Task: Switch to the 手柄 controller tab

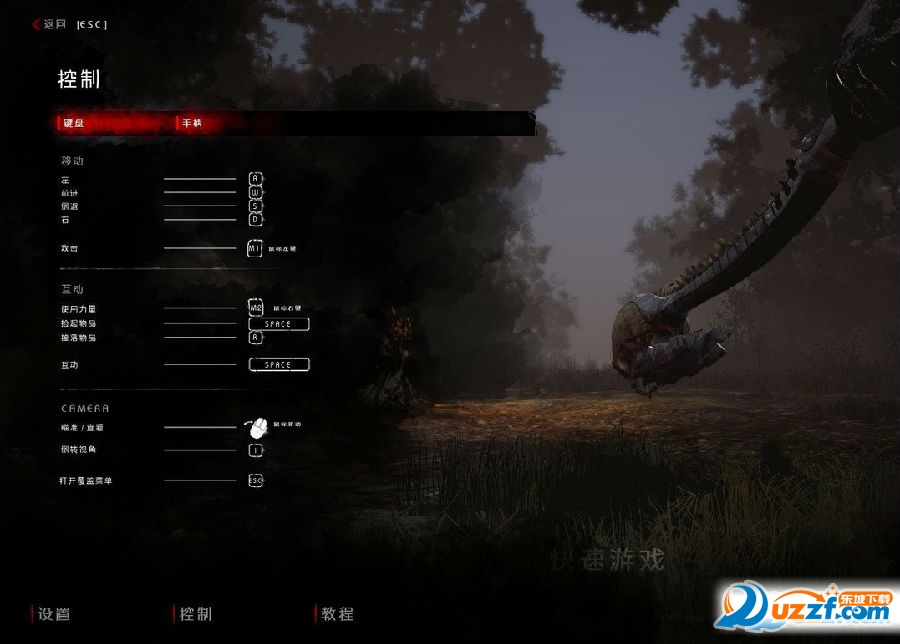Action: (192, 123)
